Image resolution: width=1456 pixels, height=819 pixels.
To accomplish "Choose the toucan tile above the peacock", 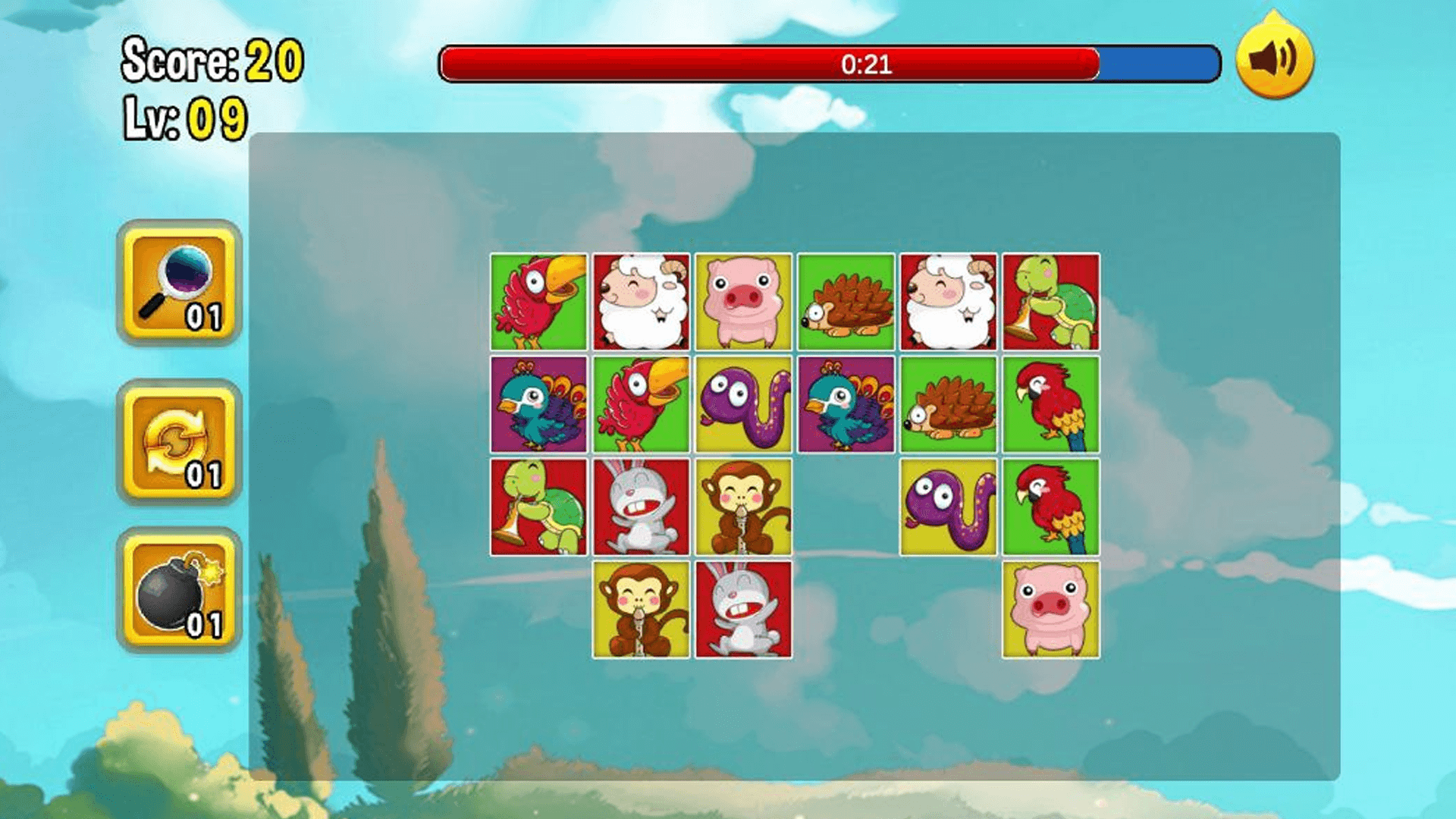I will pyautogui.click(x=538, y=302).
